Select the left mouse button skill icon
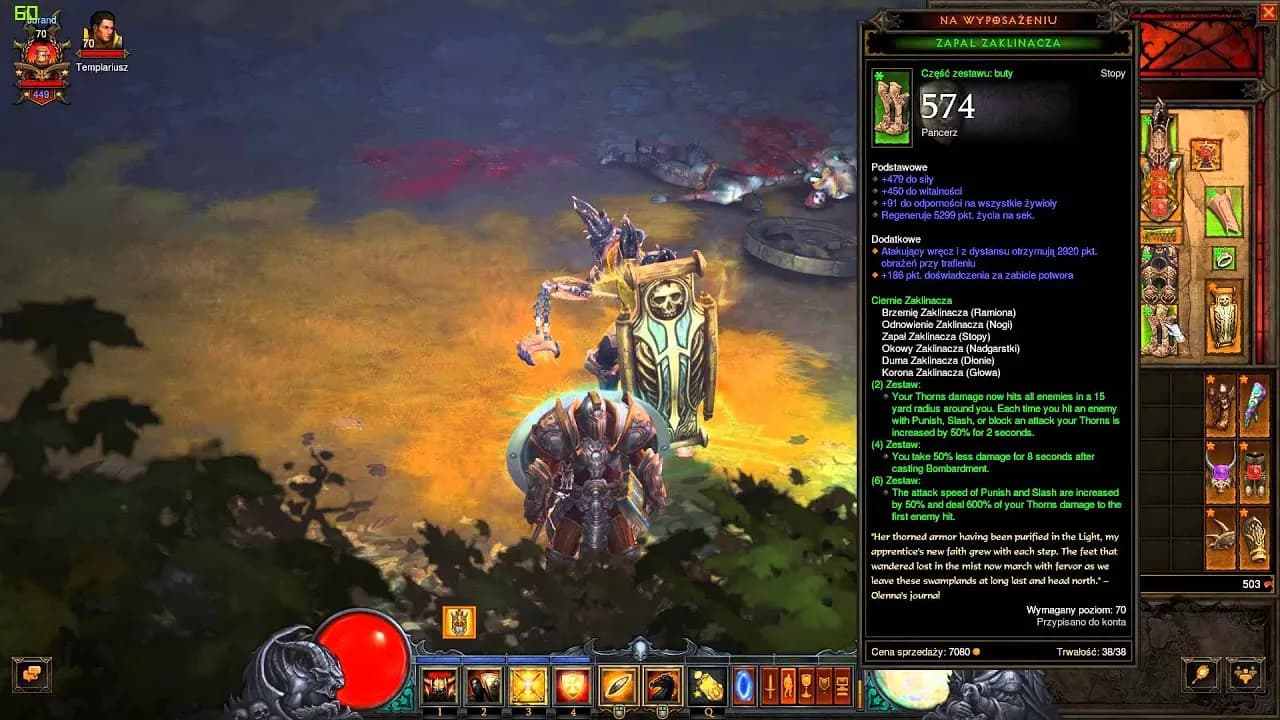The height and width of the screenshot is (720, 1280). tap(618, 686)
